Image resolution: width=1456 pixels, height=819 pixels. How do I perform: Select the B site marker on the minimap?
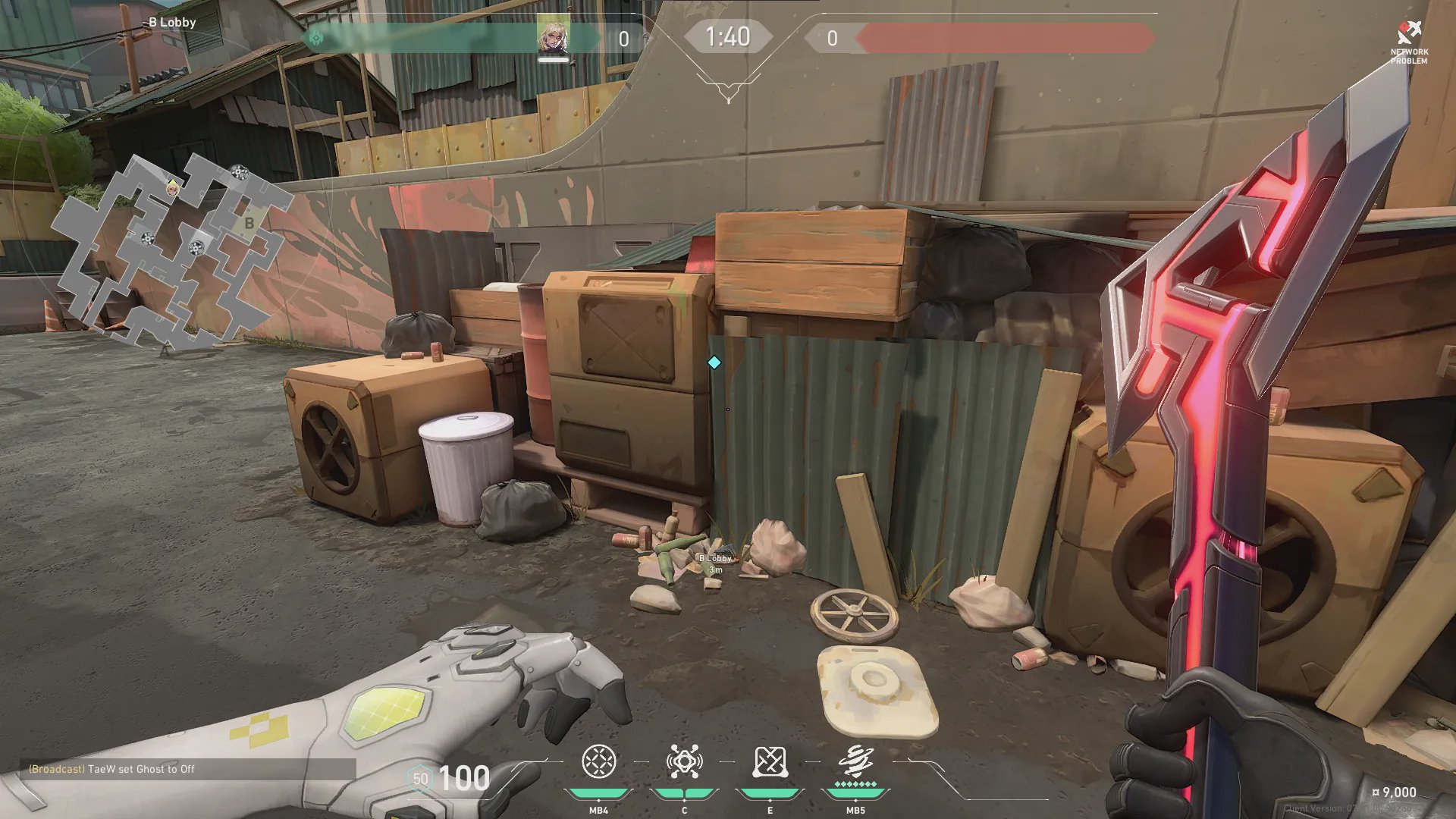(x=249, y=223)
